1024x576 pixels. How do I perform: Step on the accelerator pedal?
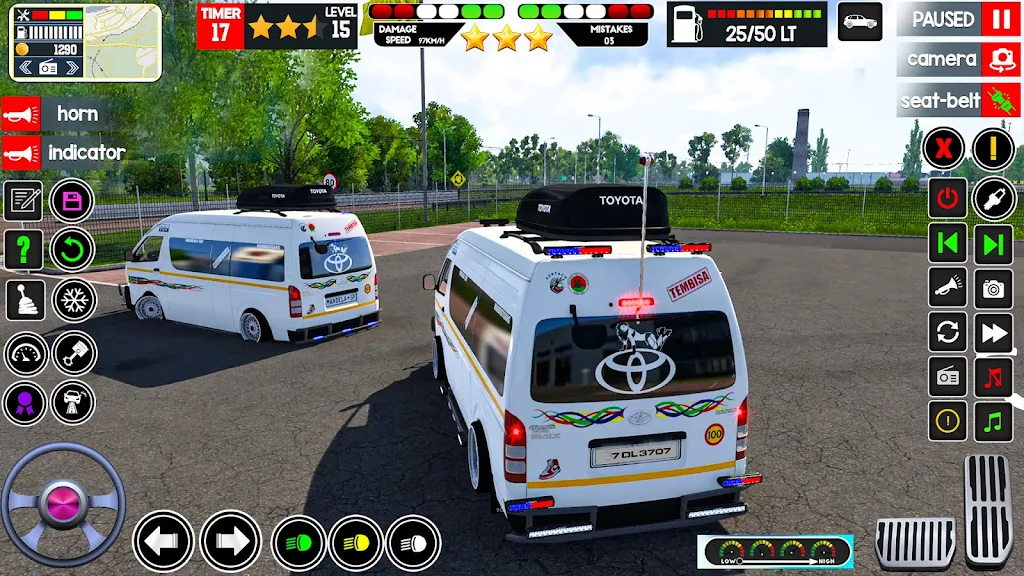(x=988, y=510)
